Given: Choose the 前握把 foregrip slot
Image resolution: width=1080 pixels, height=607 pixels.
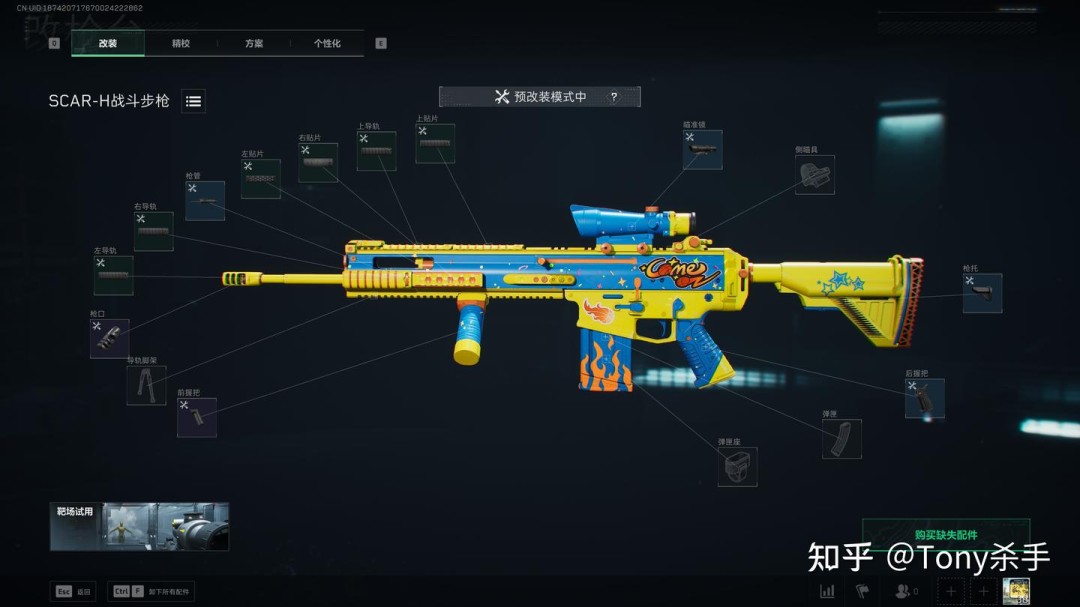Looking at the screenshot, I should click(197, 417).
